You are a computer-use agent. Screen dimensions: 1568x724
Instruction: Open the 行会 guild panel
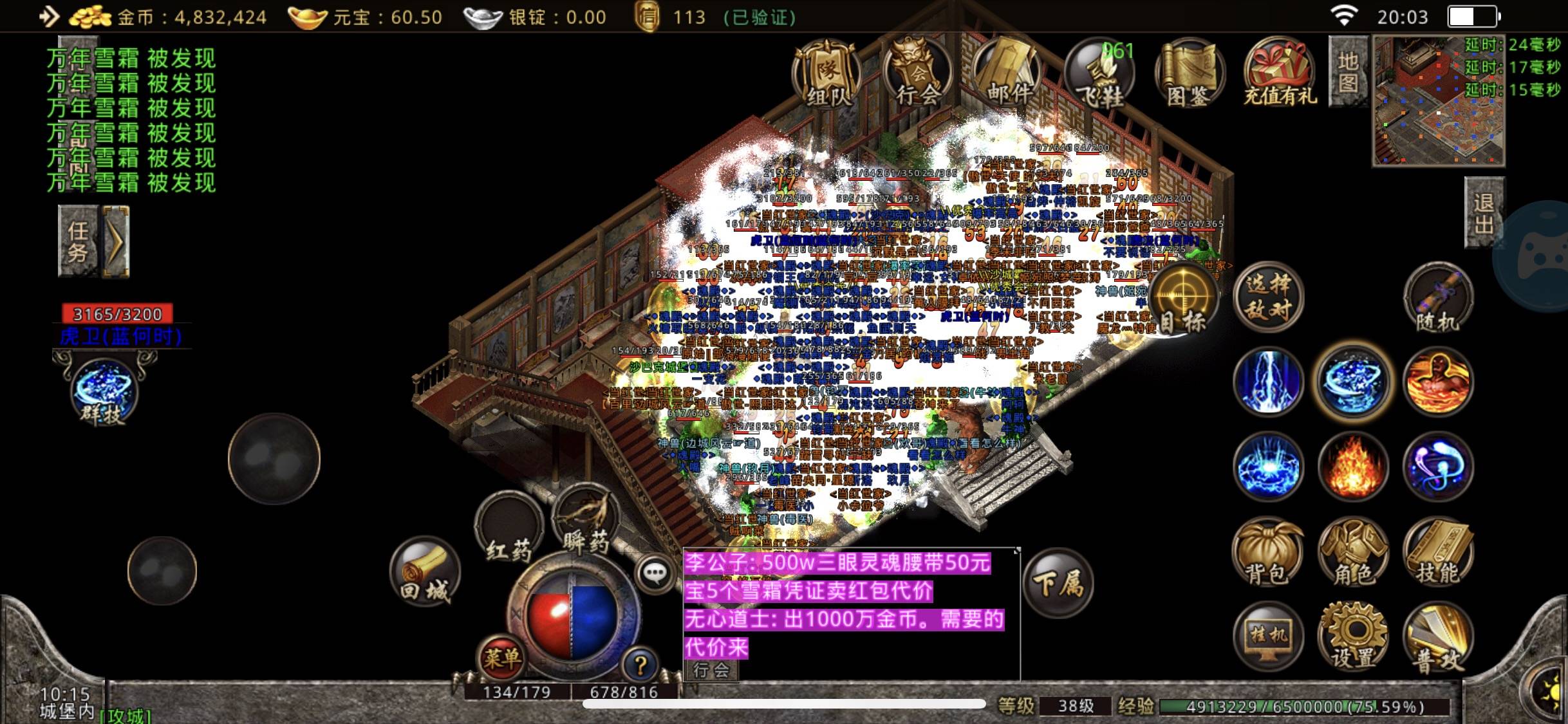tap(918, 74)
